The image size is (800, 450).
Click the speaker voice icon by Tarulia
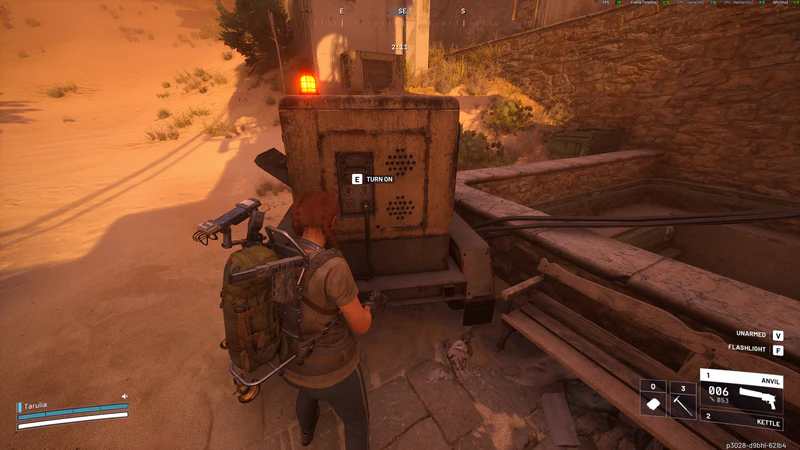(x=125, y=397)
